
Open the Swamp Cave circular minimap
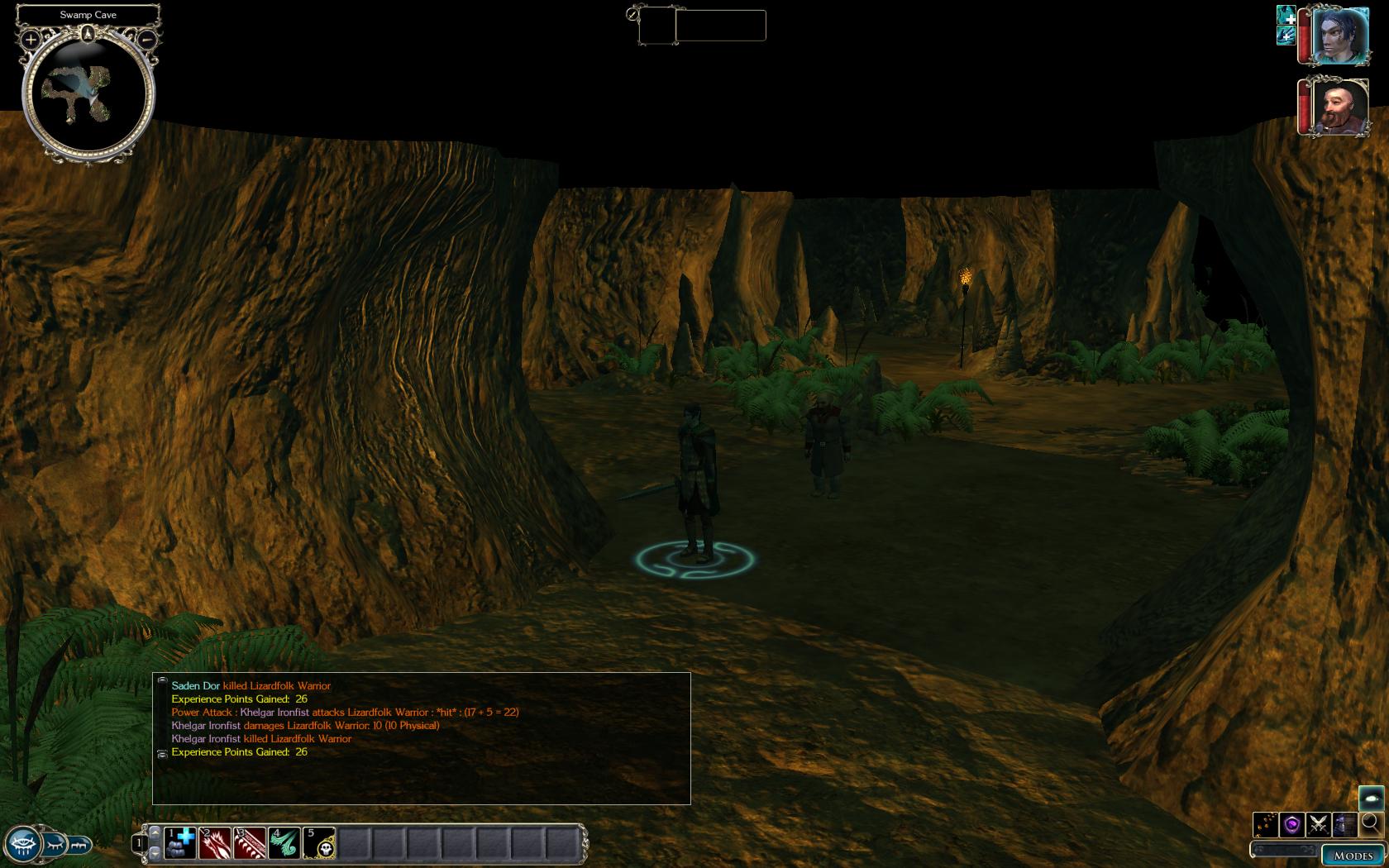click(88, 93)
